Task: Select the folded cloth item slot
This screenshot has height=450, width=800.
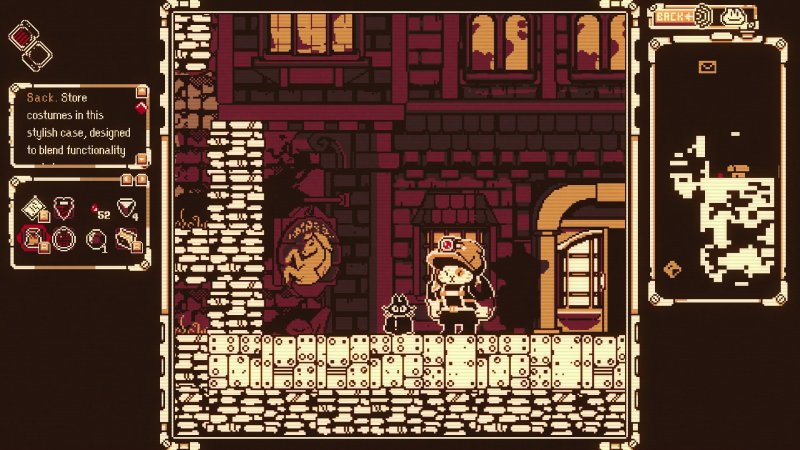Action: 127,239
